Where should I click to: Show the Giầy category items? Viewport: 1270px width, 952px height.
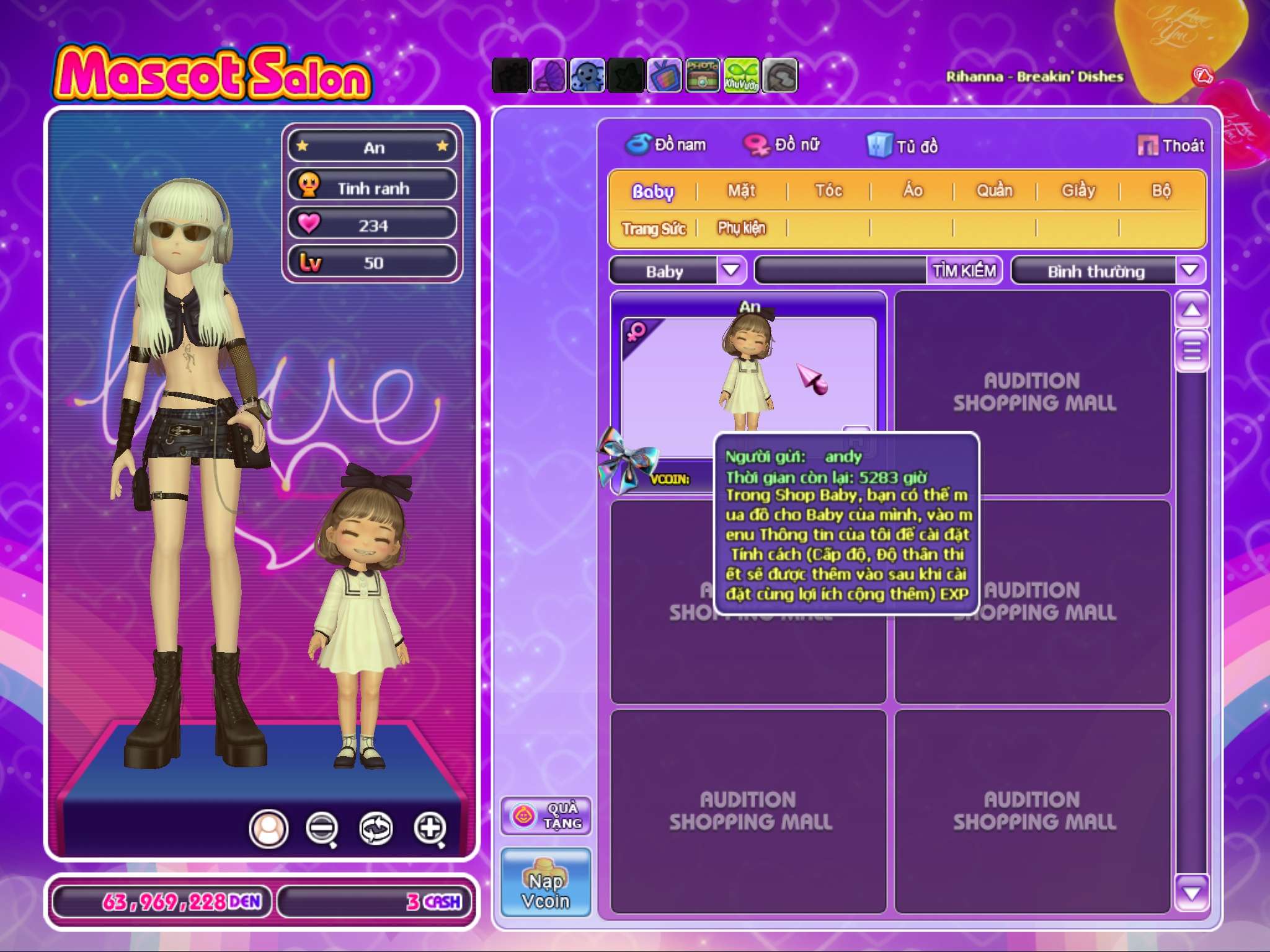1078,191
